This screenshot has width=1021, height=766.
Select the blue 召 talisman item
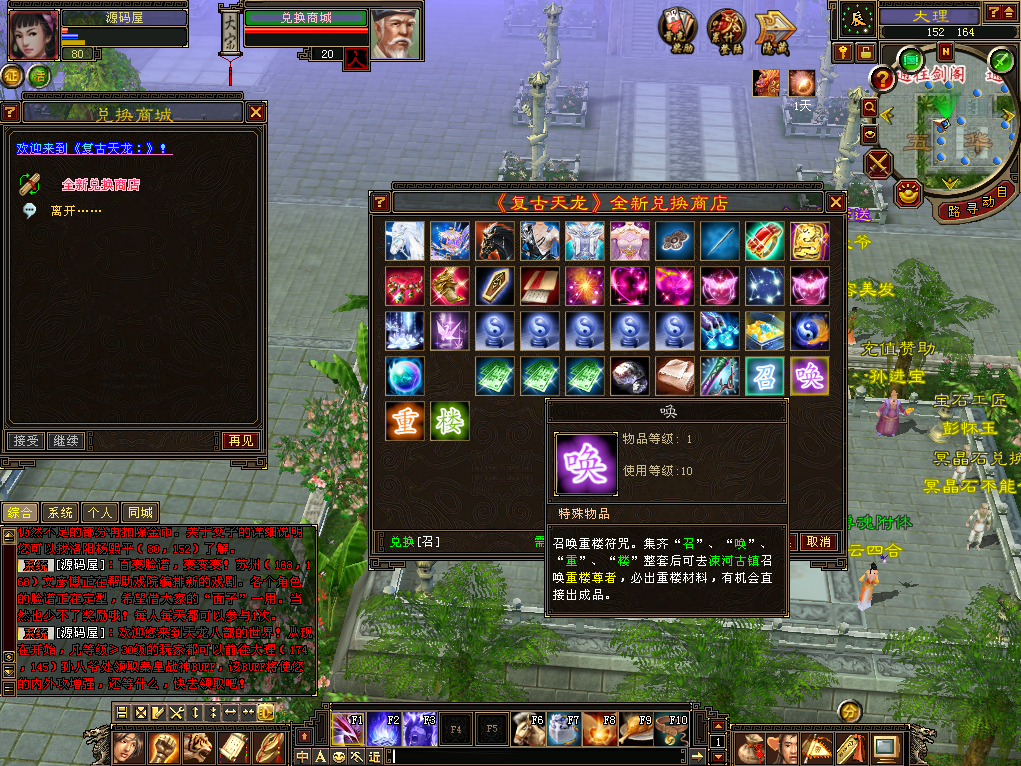pyautogui.click(x=764, y=376)
